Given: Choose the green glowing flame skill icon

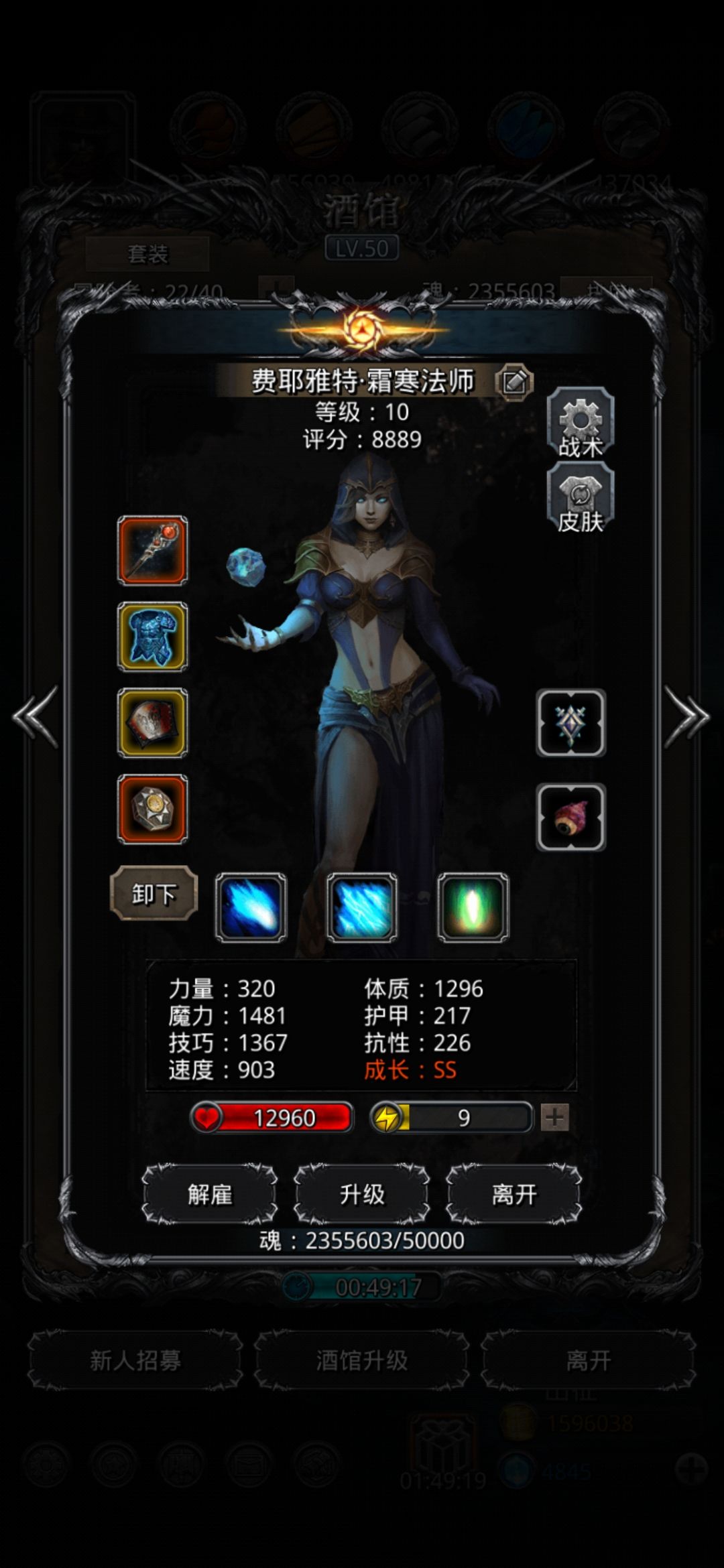Looking at the screenshot, I should [x=473, y=907].
